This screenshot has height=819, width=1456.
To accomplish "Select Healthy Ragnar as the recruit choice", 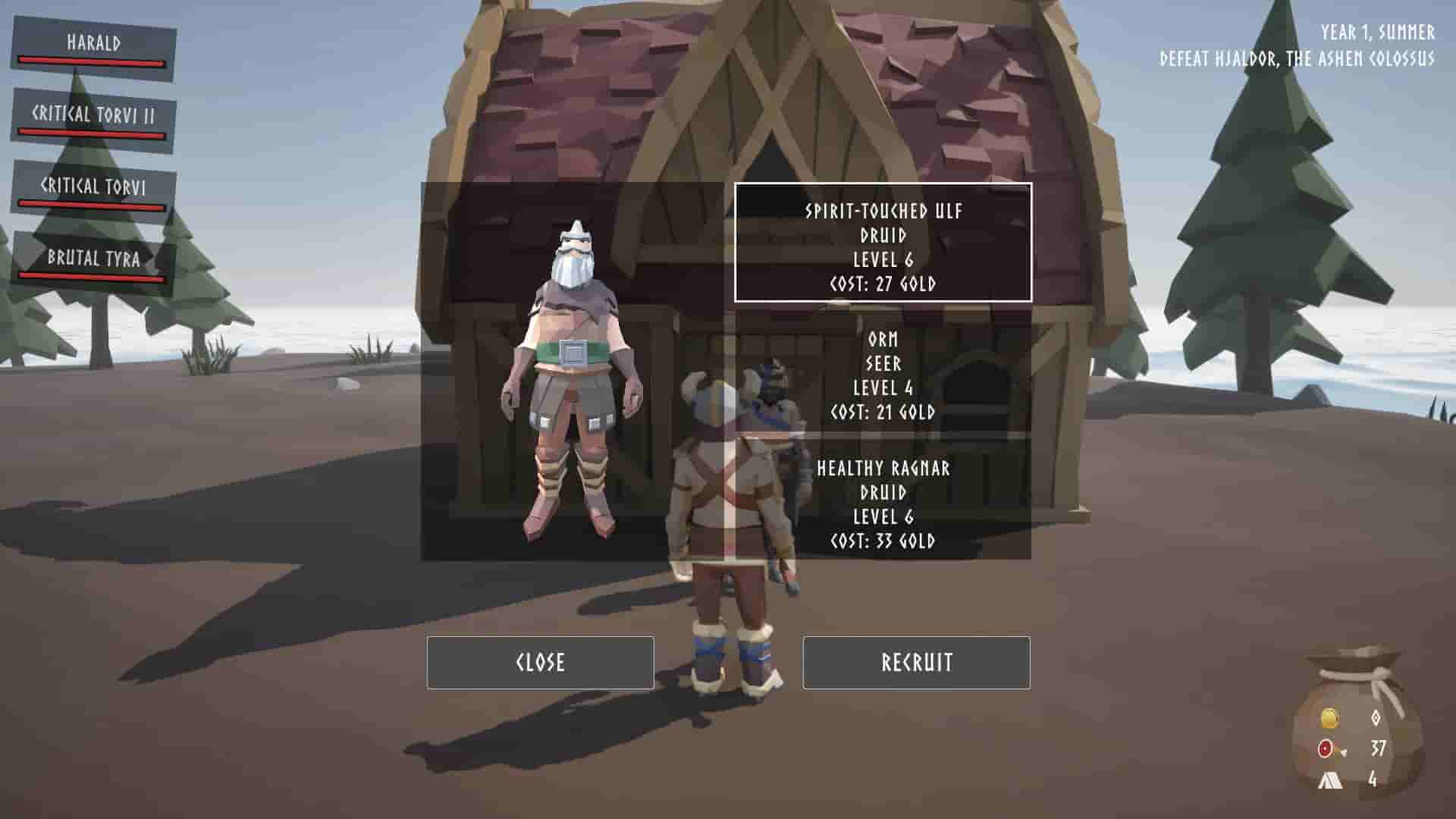I will [882, 505].
